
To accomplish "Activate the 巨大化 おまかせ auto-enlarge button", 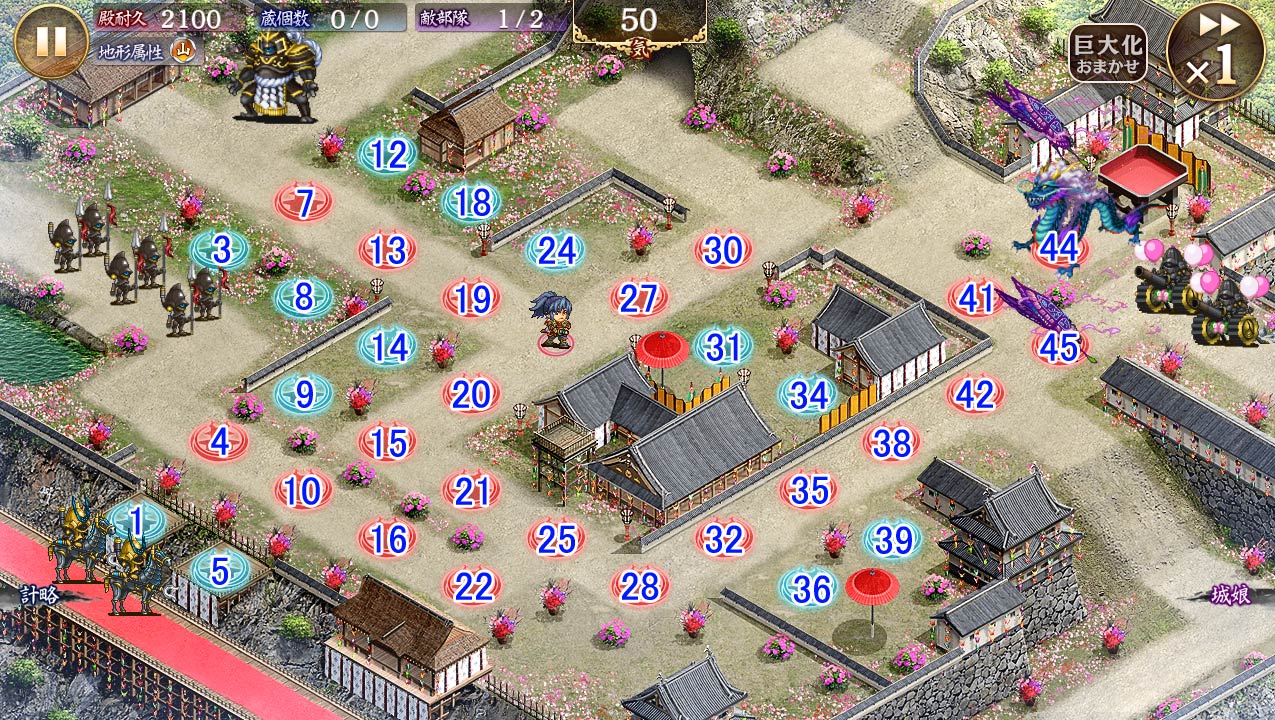I will coord(1107,54).
